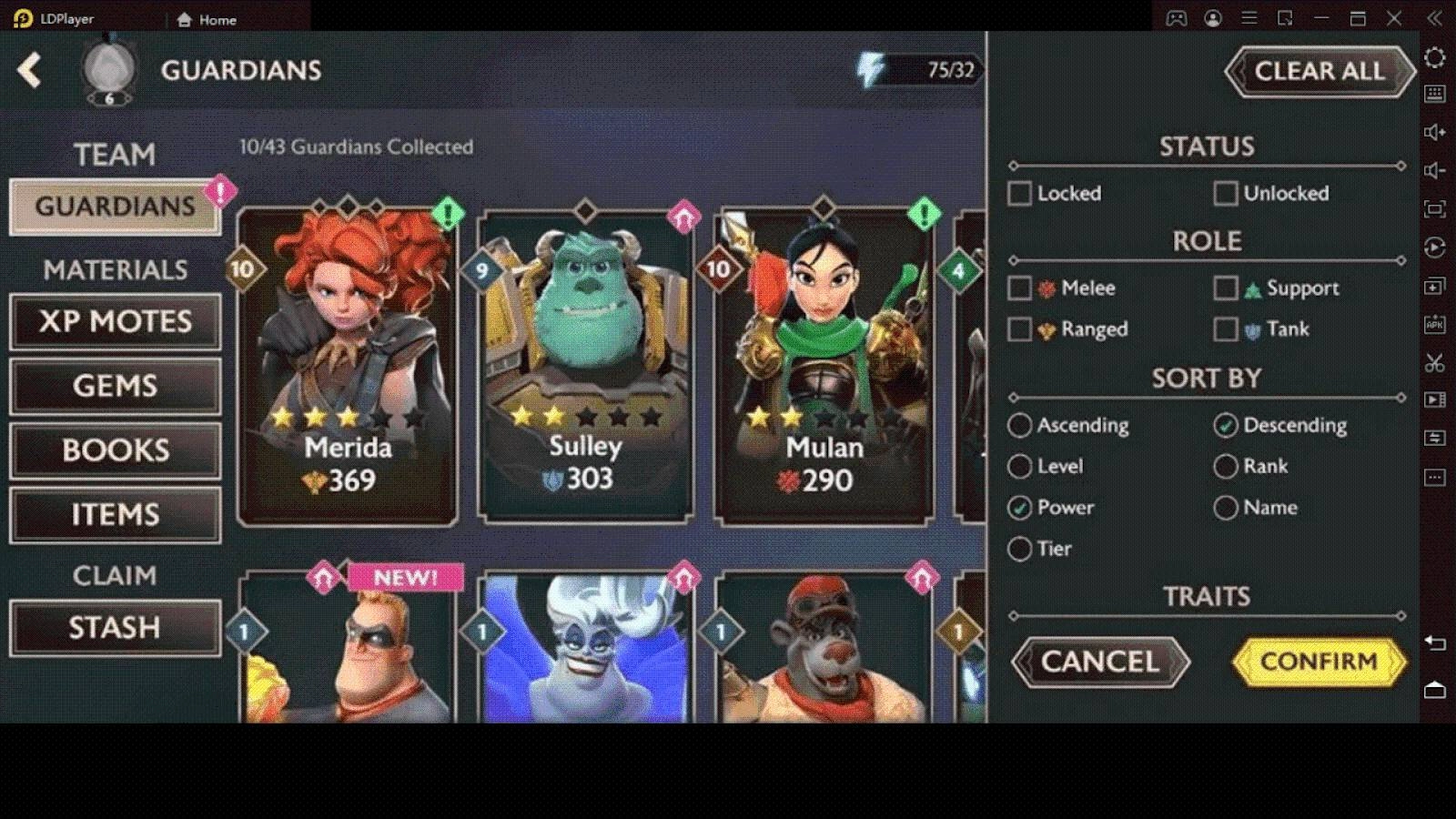Switch to the Home tab
Image resolution: width=1456 pixels, height=819 pixels.
pos(207,18)
